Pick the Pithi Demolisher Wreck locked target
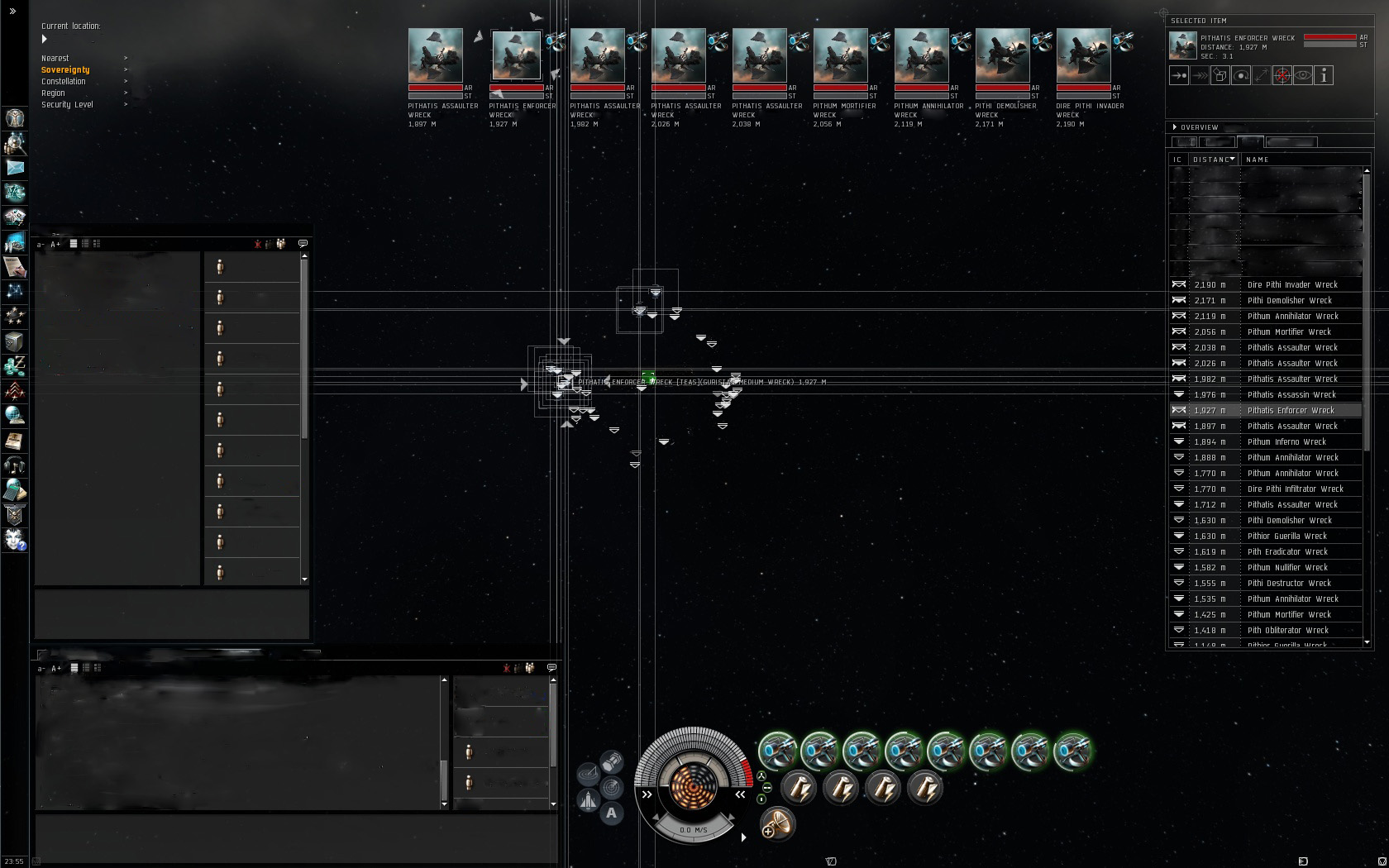The width and height of the screenshot is (1389, 868). [1002, 56]
